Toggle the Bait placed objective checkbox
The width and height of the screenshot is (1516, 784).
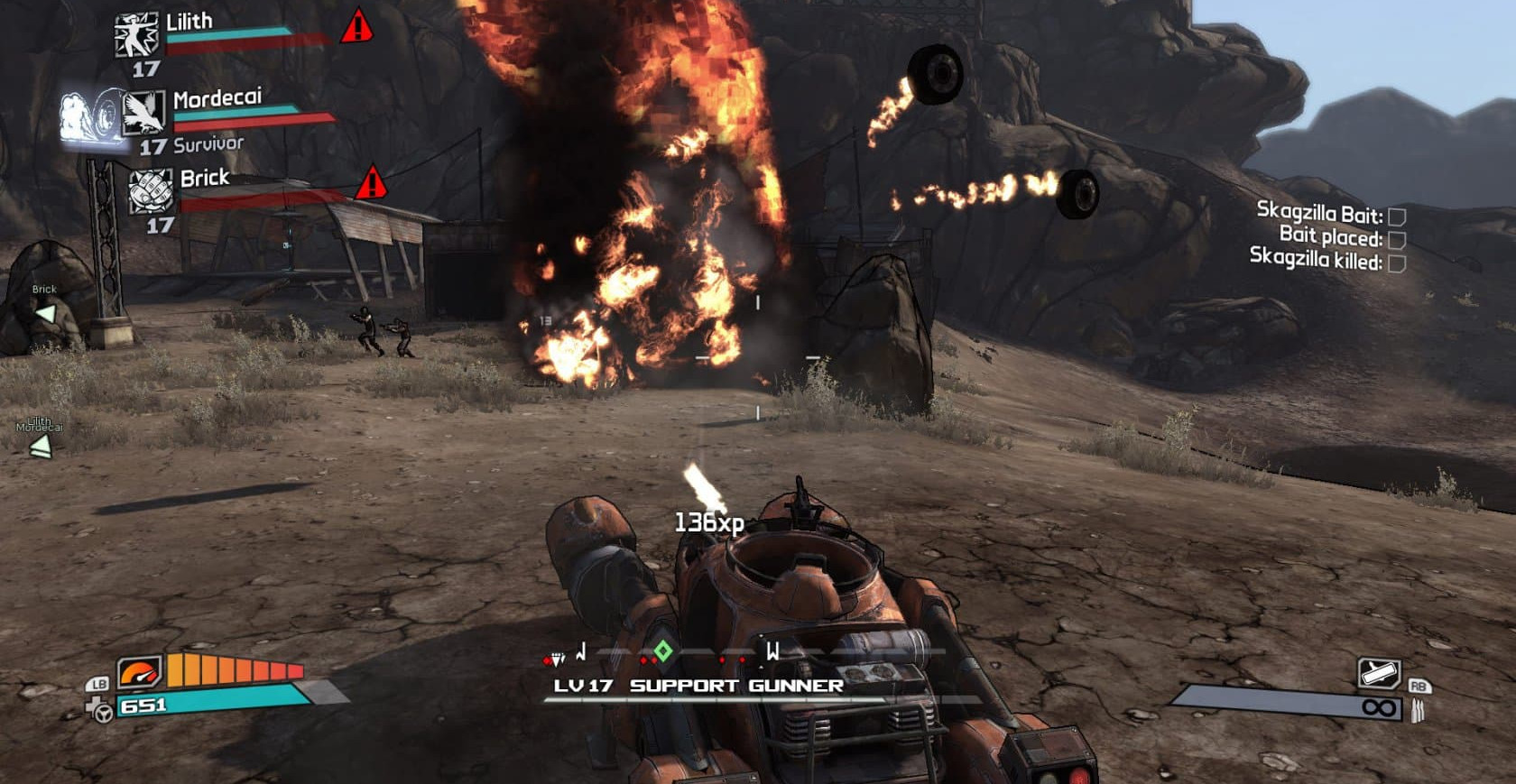click(1396, 239)
